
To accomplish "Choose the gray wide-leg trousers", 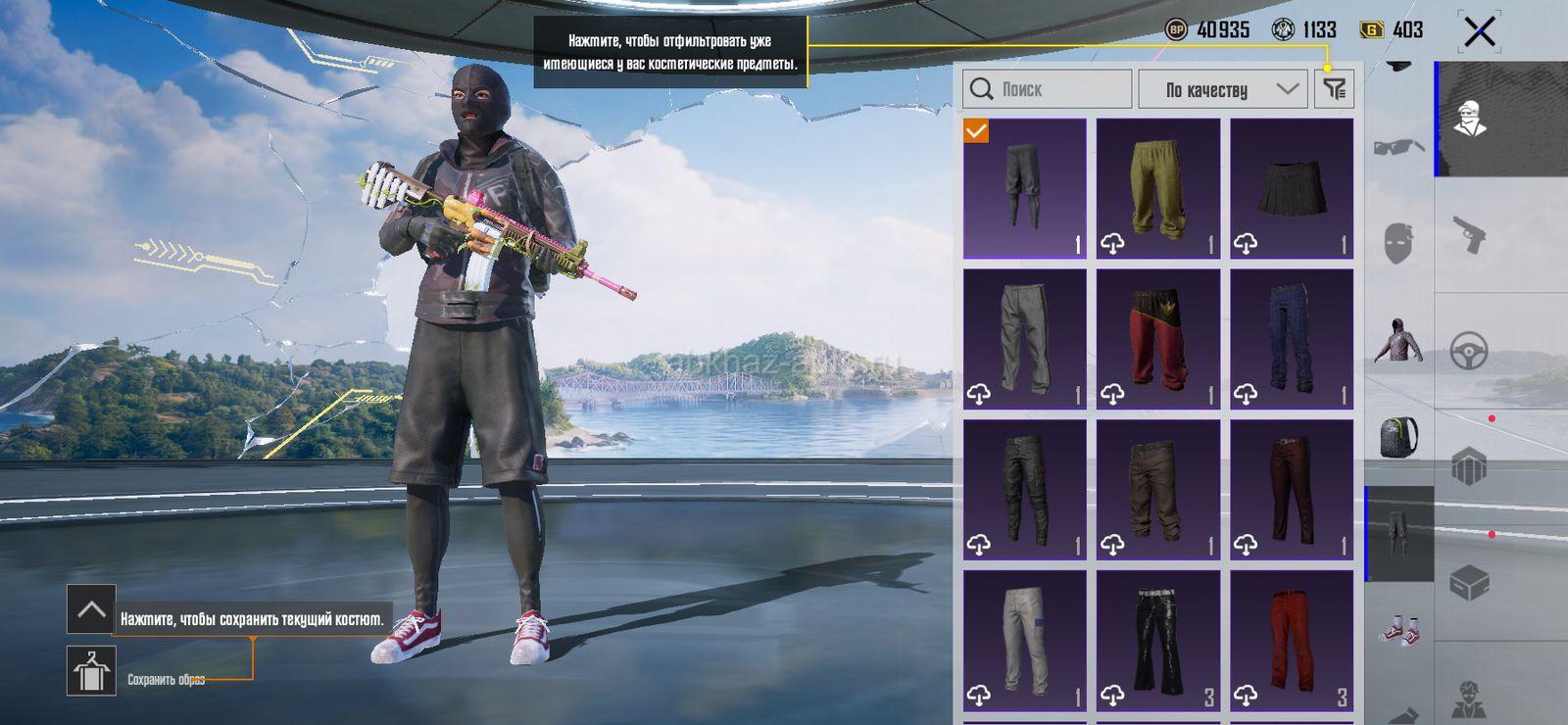I will pos(1024,339).
